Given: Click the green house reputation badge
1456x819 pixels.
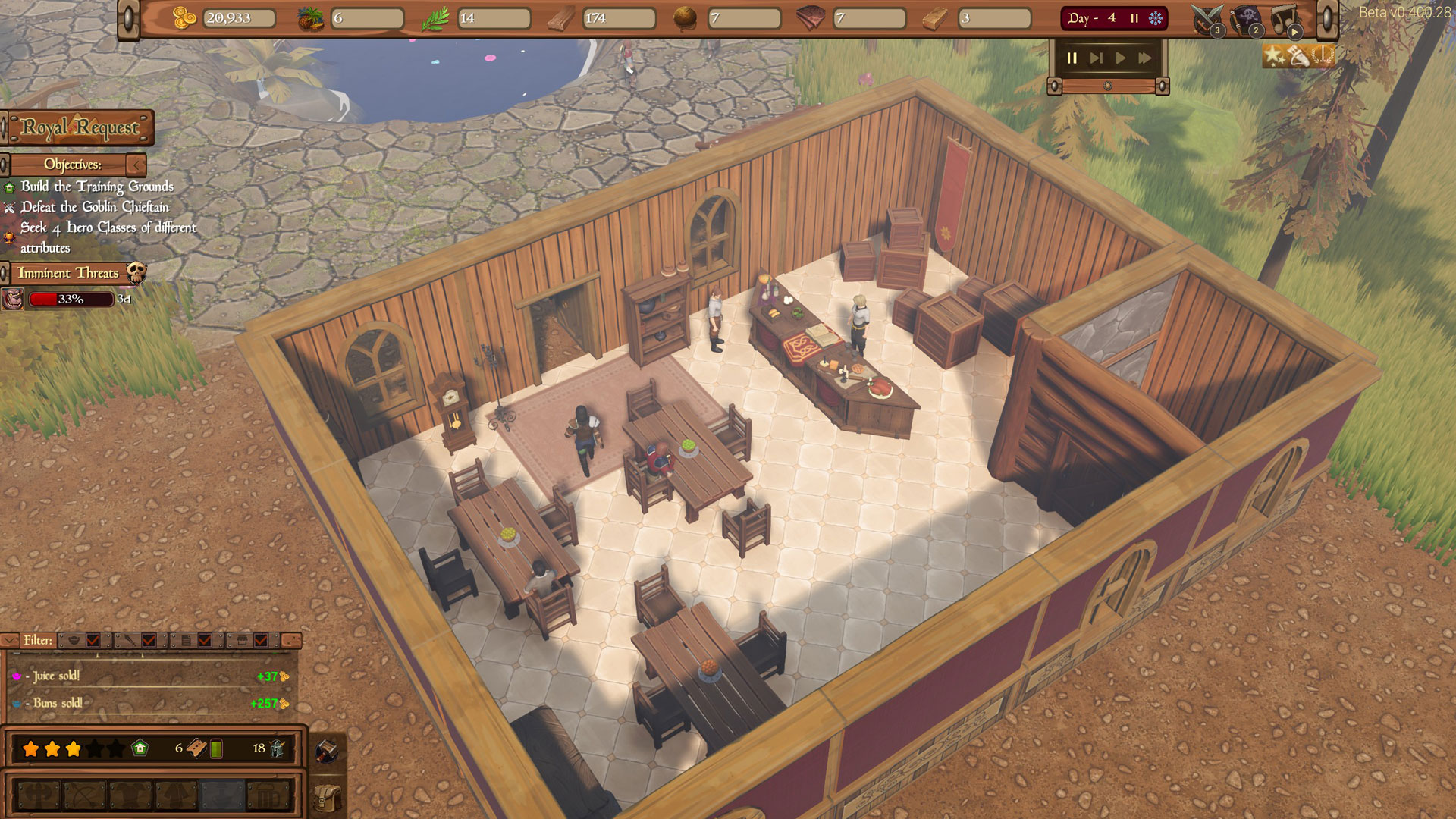Looking at the screenshot, I should [x=140, y=749].
